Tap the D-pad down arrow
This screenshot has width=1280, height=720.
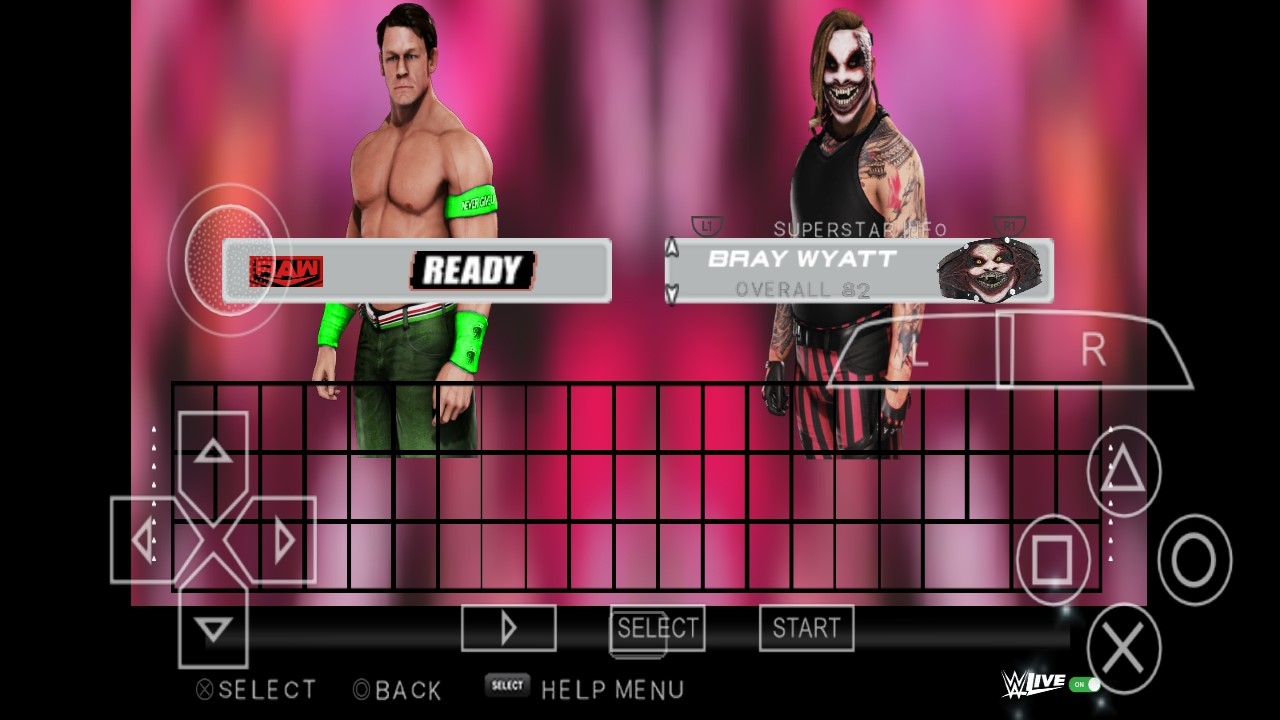[x=213, y=628]
